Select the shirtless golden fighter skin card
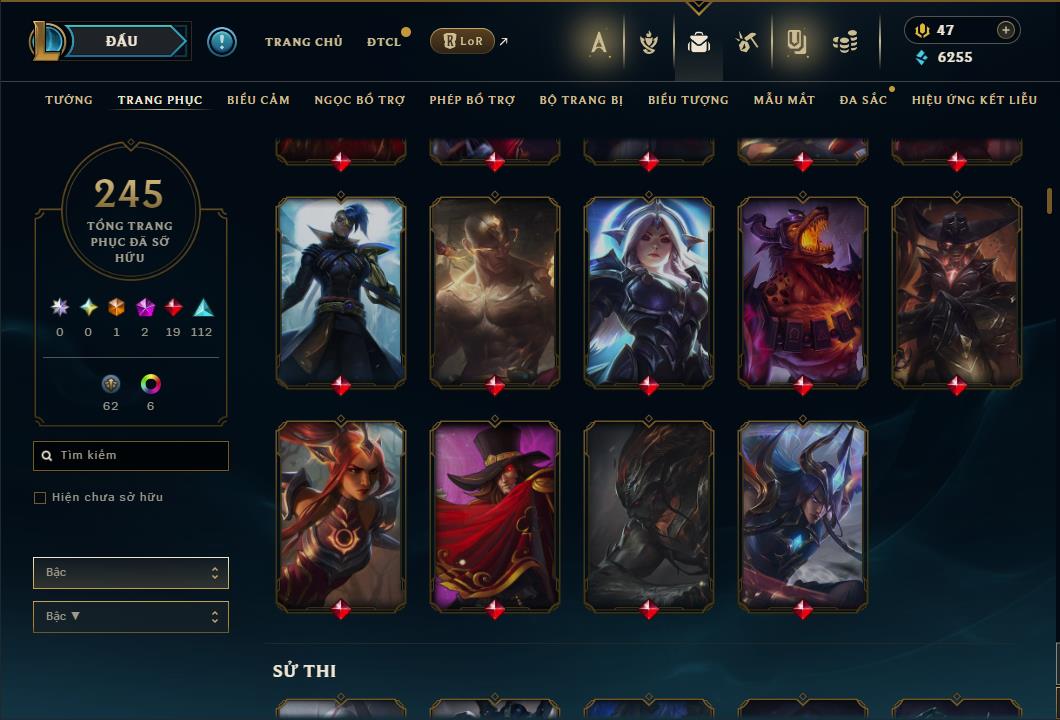Viewport: 1060px width, 720px height. point(495,290)
